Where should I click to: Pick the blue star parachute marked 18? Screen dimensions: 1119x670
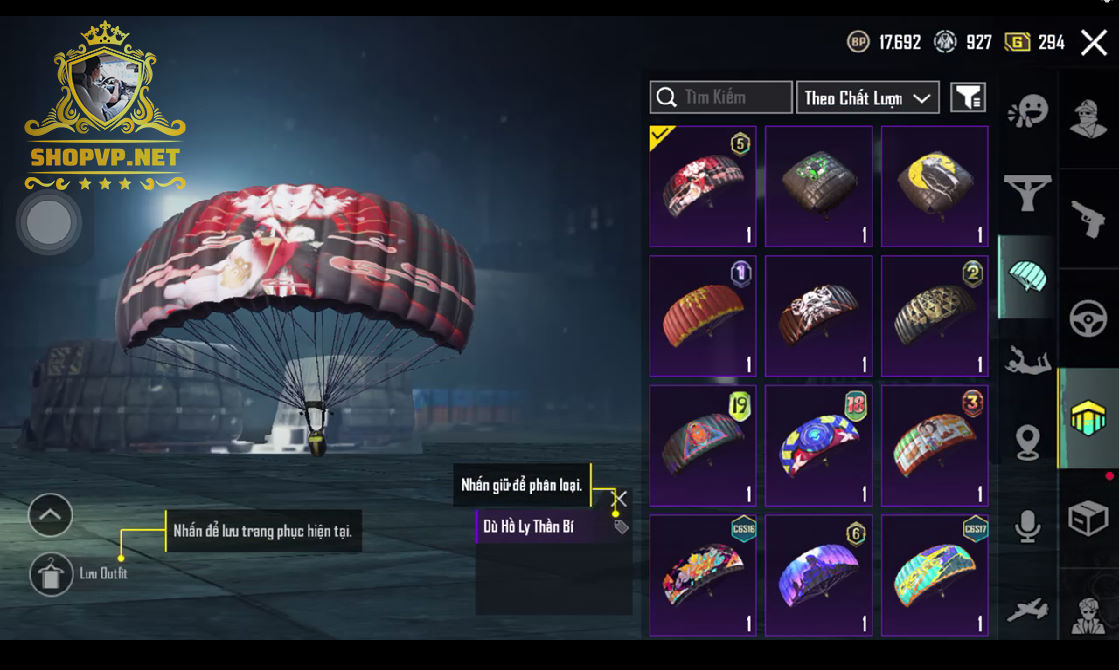pyautogui.click(x=818, y=446)
